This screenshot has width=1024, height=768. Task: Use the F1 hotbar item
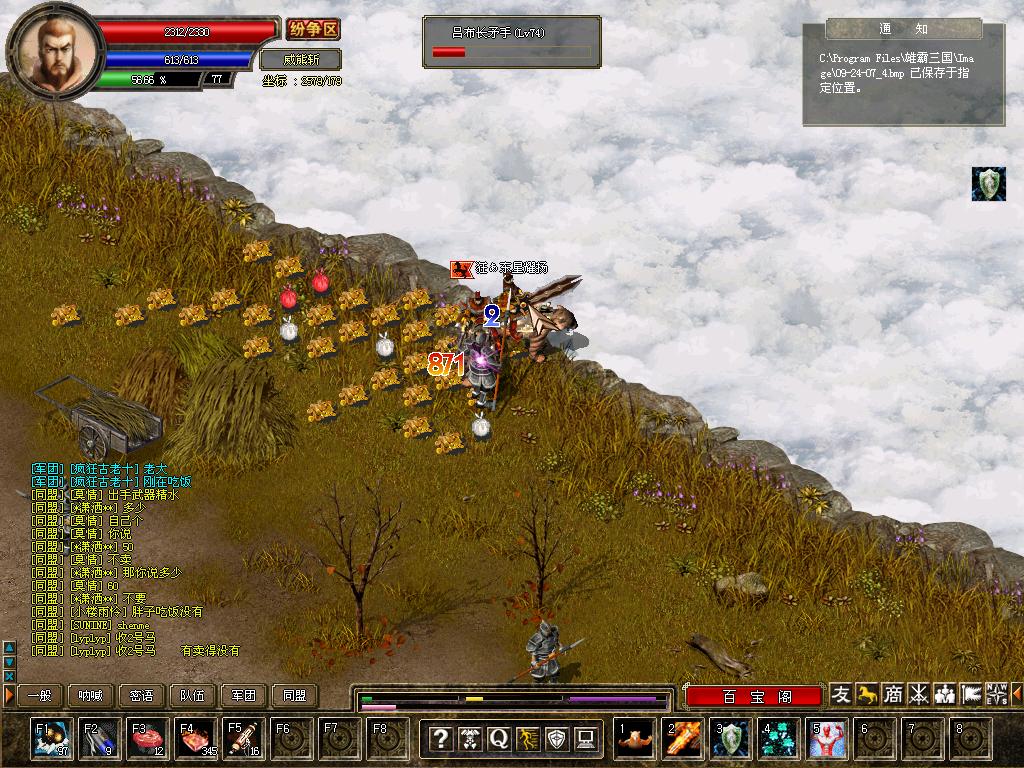pos(51,739)
